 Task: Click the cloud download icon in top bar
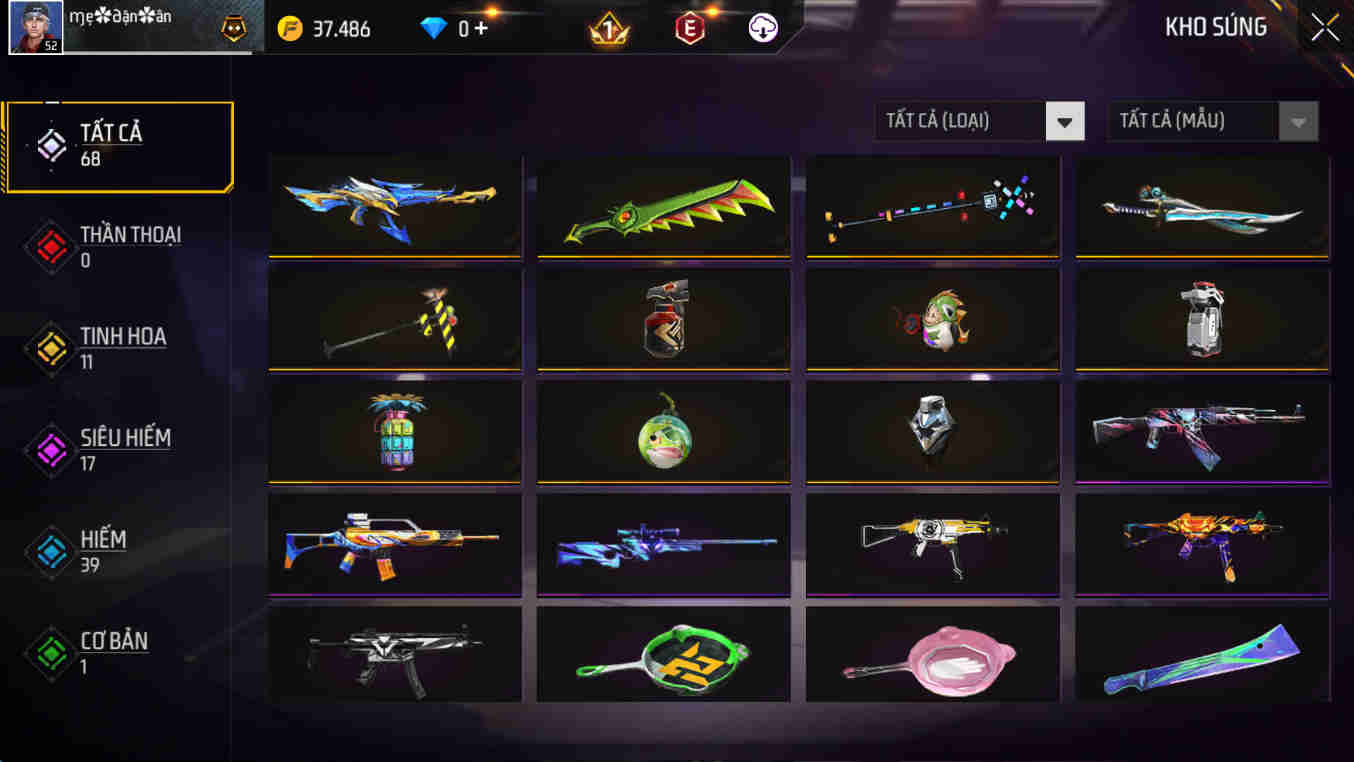(x=762, y=28)
